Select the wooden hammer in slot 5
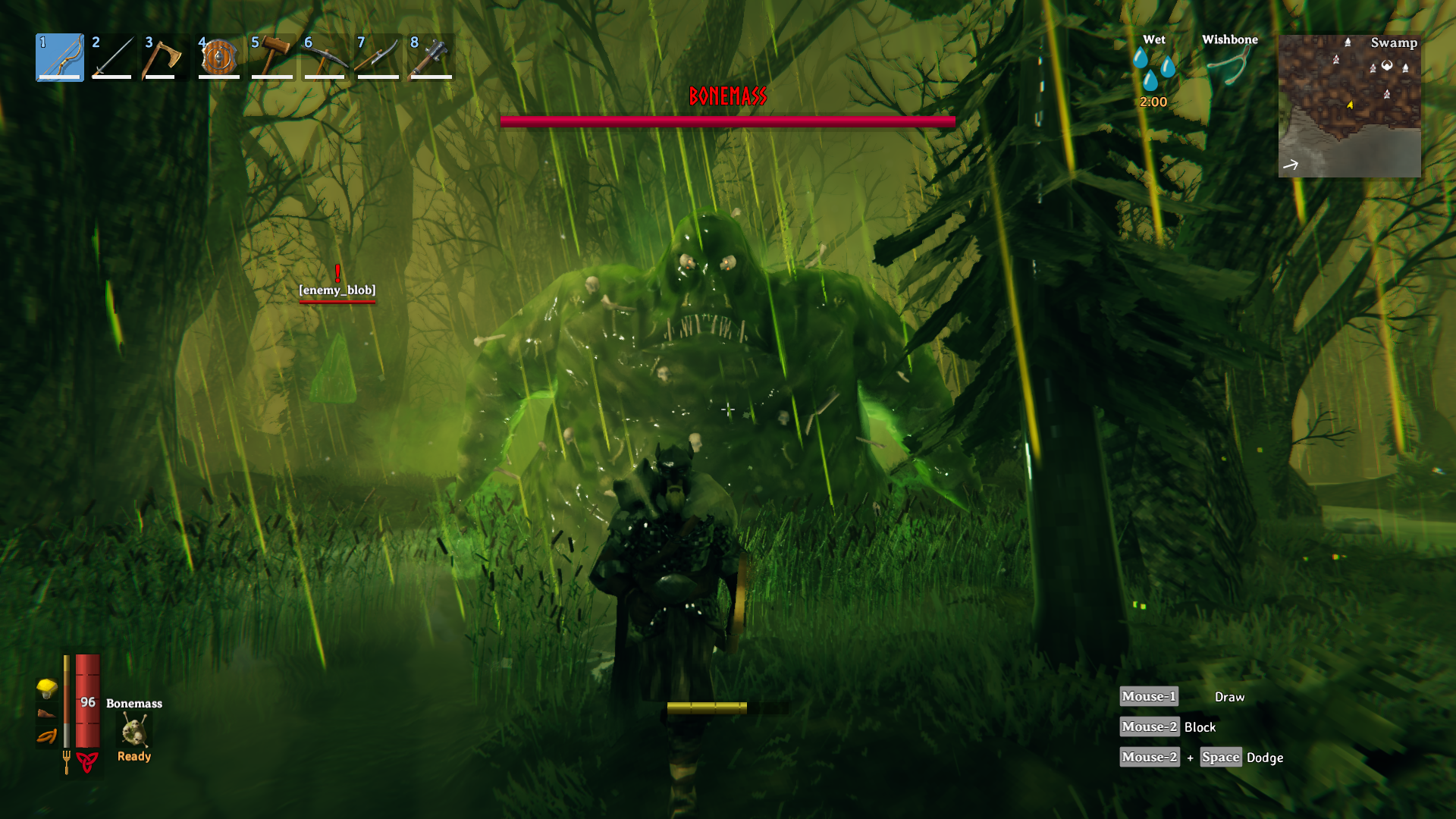The height and width of the screenshot is (819, 1456). click(x=272, y=57)
